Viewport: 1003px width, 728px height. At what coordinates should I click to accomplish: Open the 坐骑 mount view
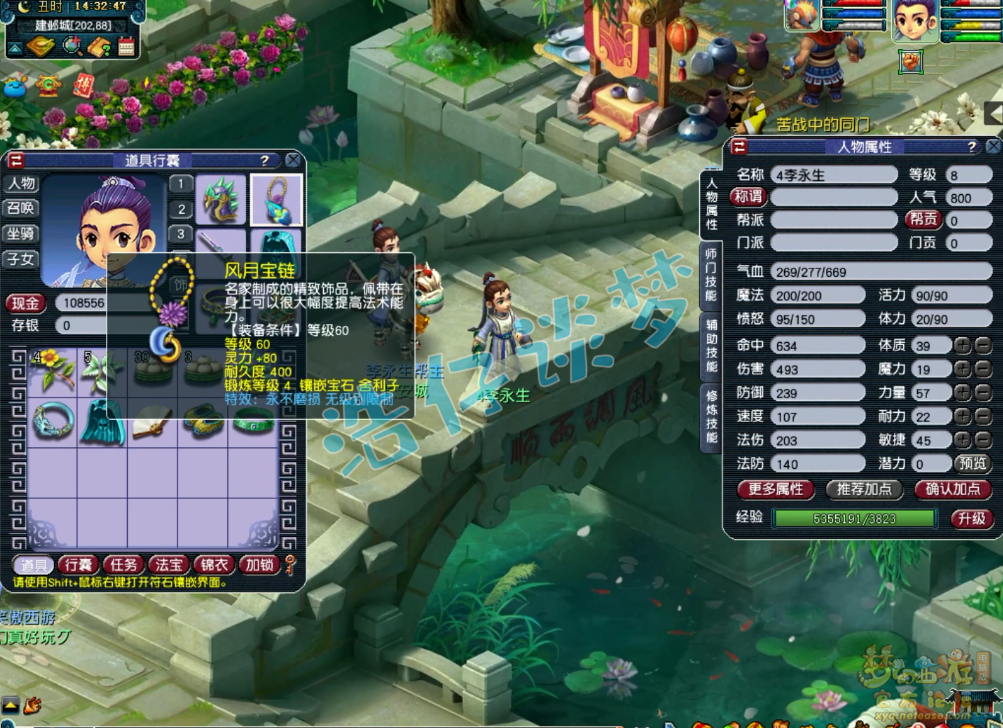pyautogui.click(x=21, y=234)
